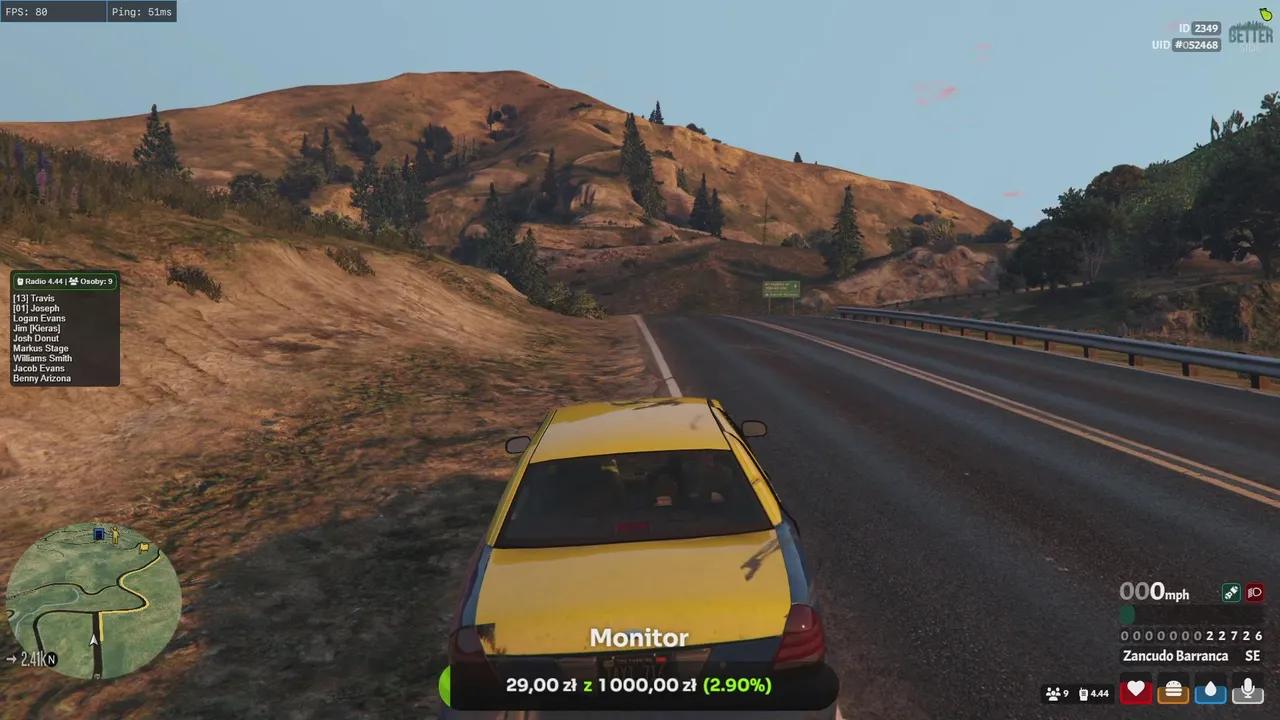Screen dimensions: 1280x720
Task: Select the blue square blip on minimap
Action: click(x=99, y=535)
